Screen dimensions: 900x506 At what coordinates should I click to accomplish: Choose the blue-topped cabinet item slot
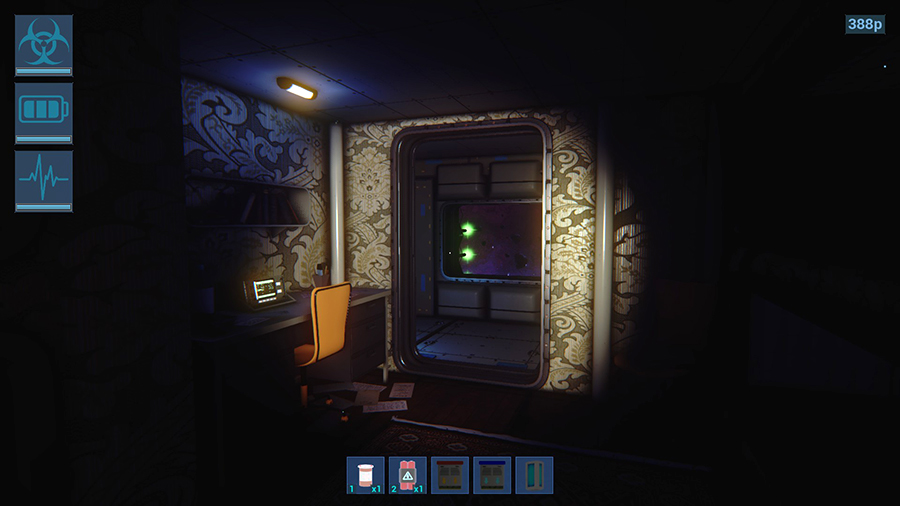click(x=492, y=475)
